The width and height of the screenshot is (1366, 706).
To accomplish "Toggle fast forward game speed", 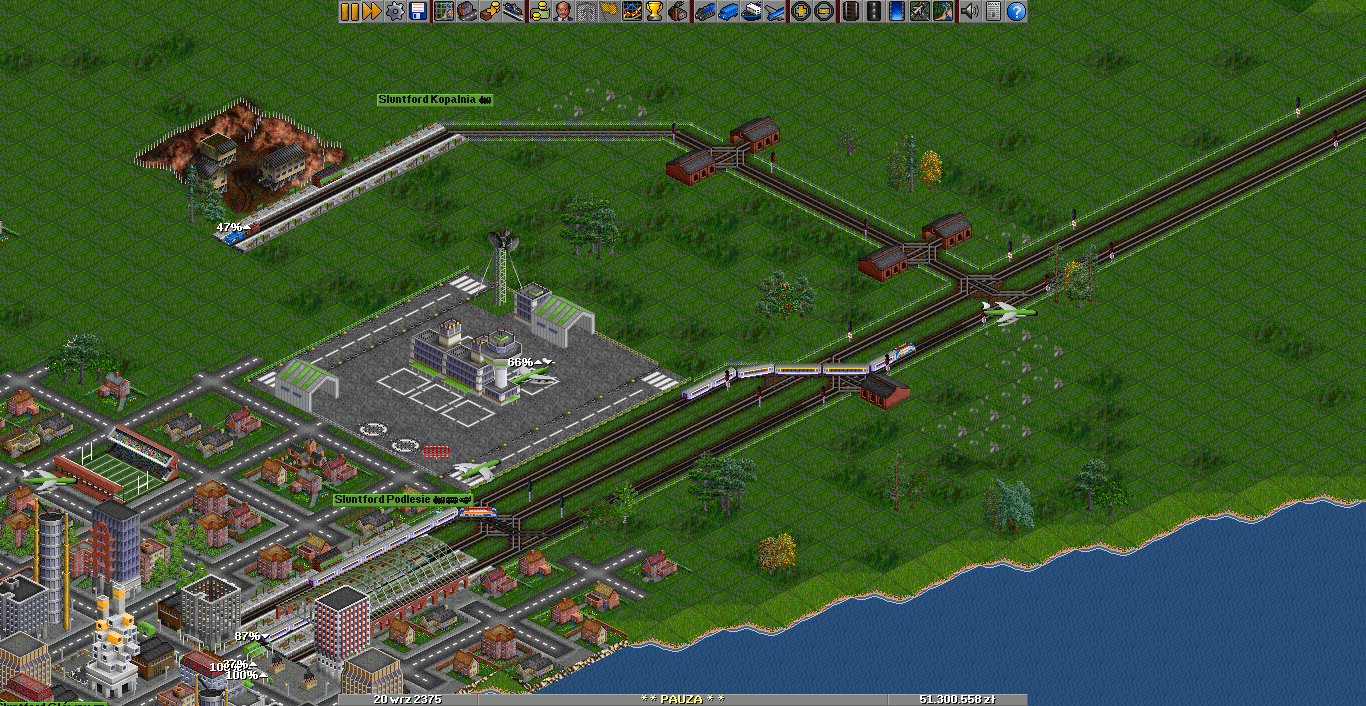I will click(371, 12).
